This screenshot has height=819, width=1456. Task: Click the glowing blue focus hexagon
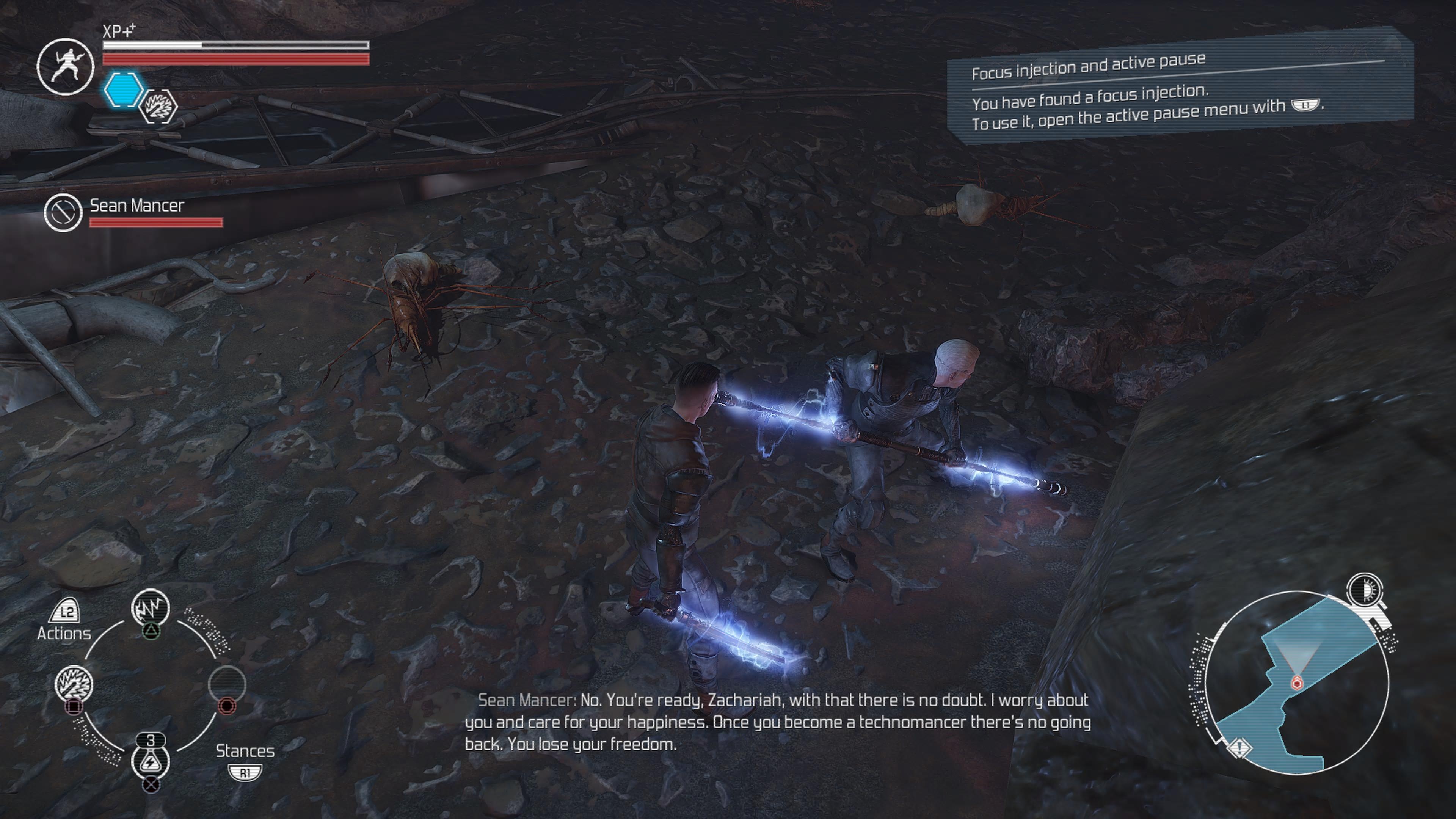123,90
